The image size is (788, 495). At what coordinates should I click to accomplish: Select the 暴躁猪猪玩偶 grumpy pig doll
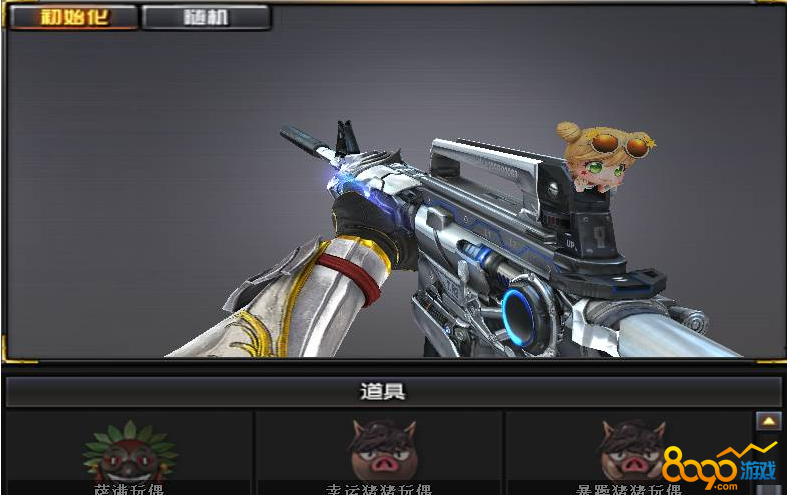tap(628, 454)
